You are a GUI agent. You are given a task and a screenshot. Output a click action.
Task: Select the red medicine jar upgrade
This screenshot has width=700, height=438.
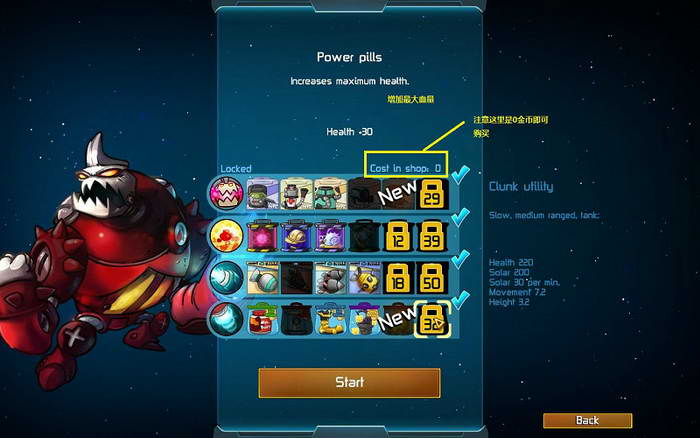262,318
